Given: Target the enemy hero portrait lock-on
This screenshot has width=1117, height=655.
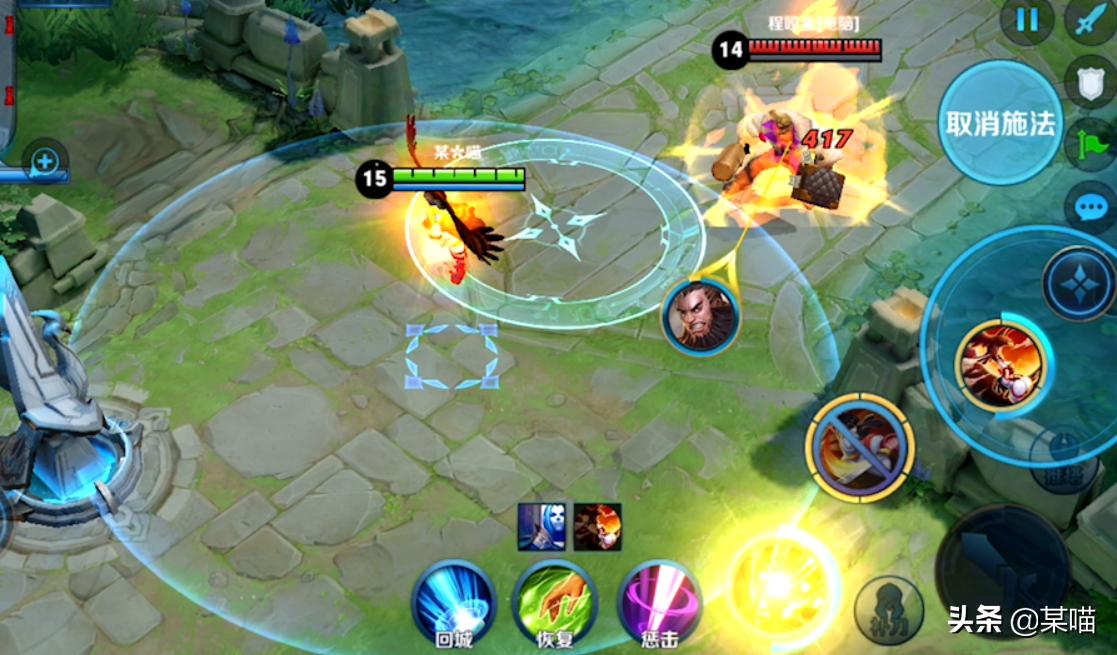Looking at the screenshot, I should [701, 316].
